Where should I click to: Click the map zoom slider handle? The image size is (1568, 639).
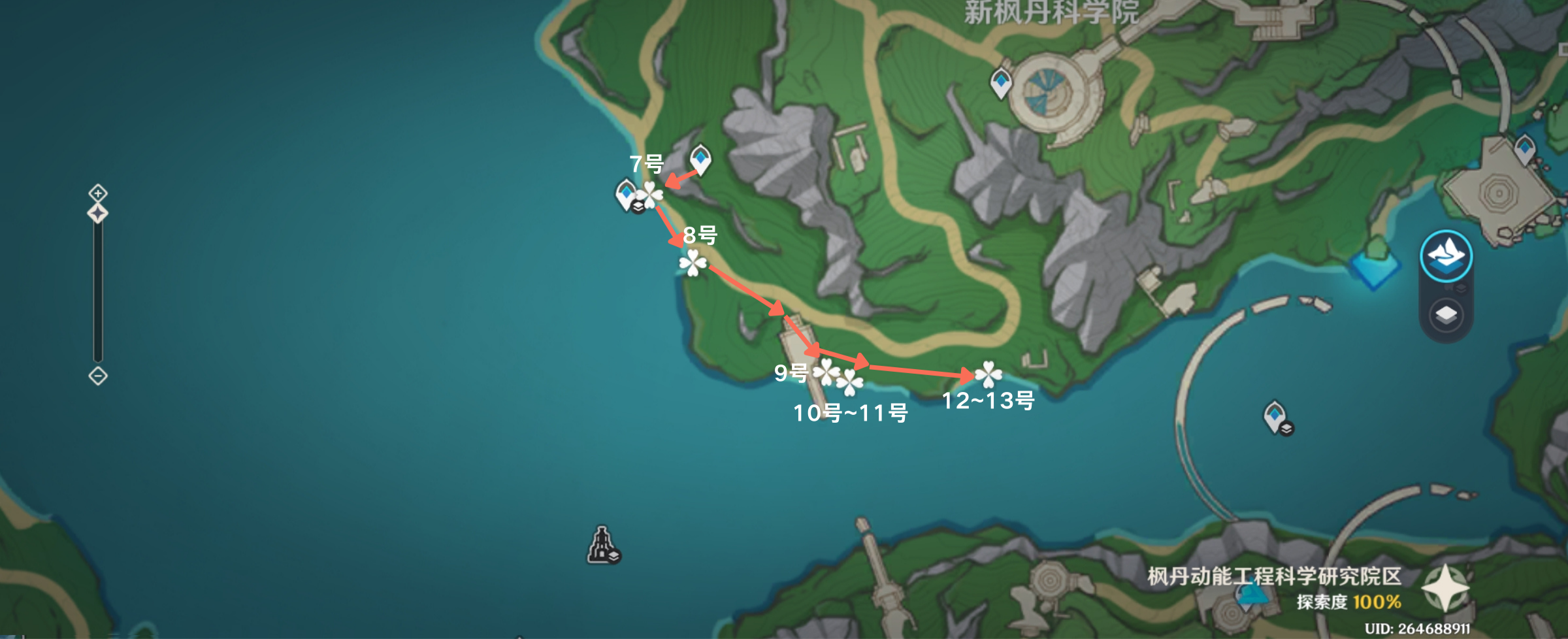98,213
